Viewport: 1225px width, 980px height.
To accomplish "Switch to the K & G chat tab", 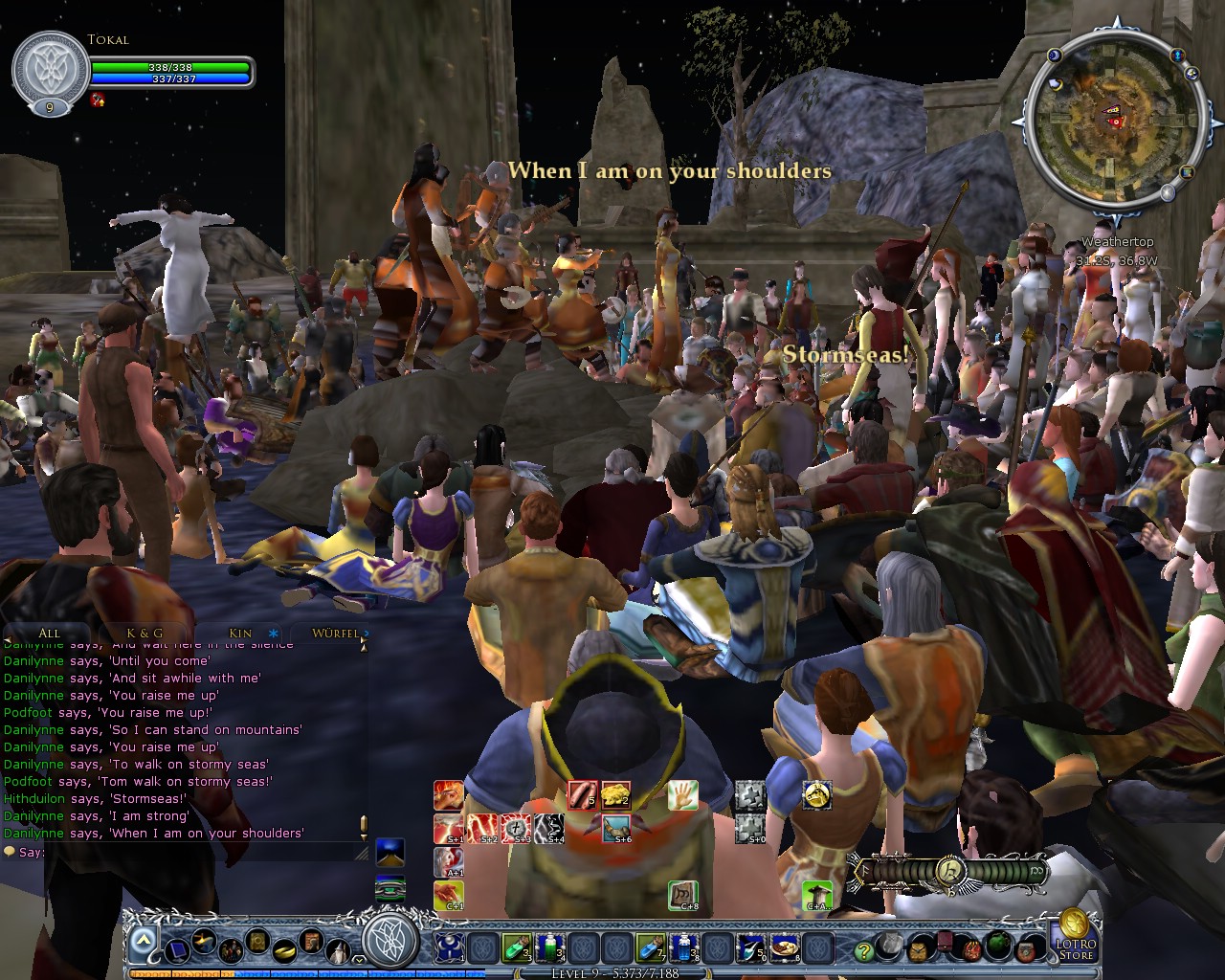I will [x=145, y=634].
